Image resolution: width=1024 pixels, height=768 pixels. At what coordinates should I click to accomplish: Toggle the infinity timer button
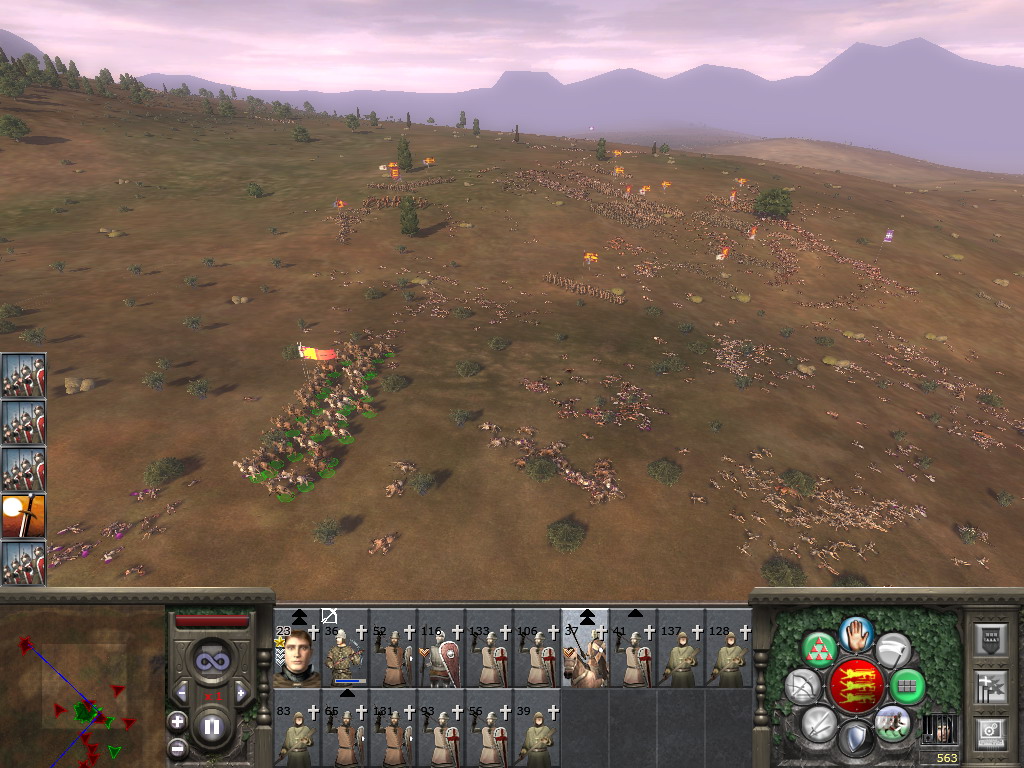tap(211, 660)
